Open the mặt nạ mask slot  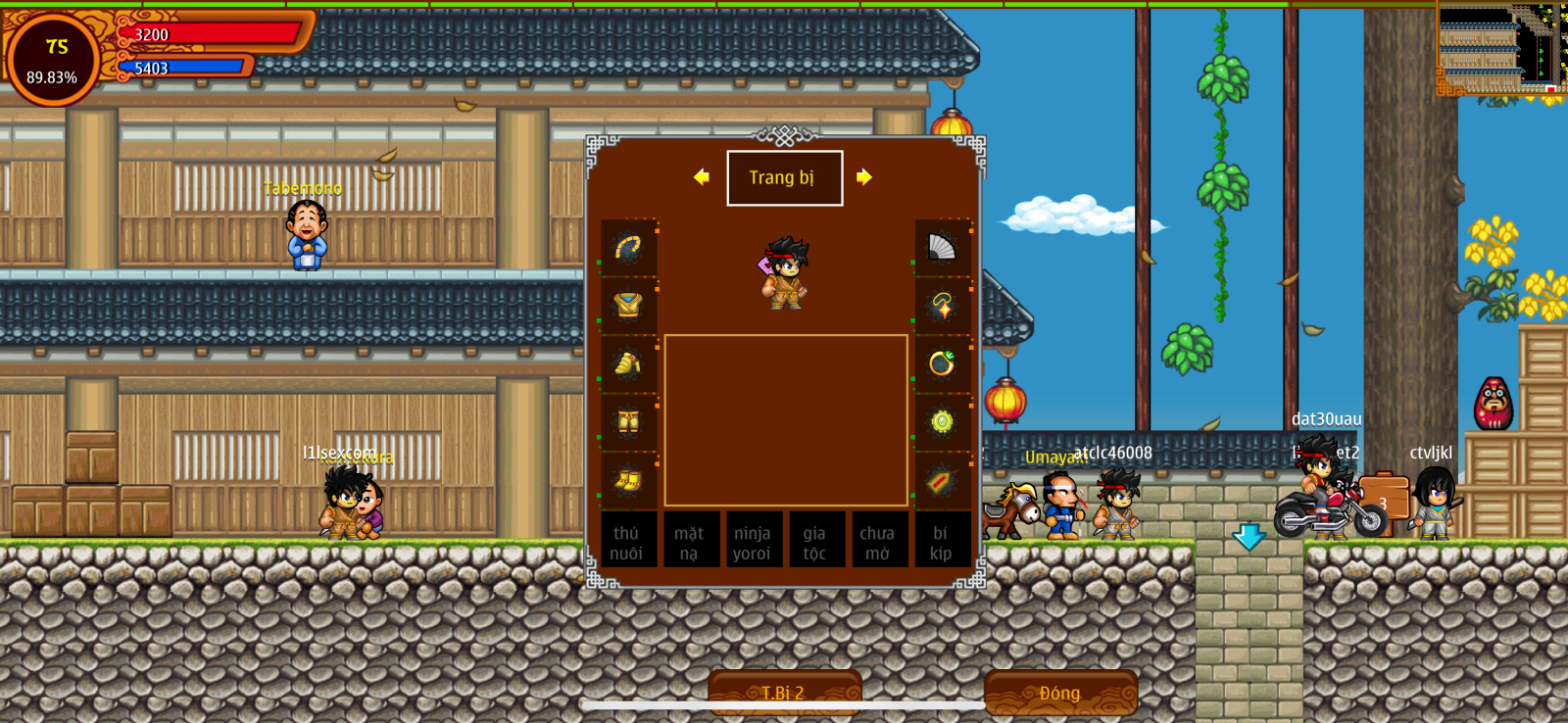[690, 542]
